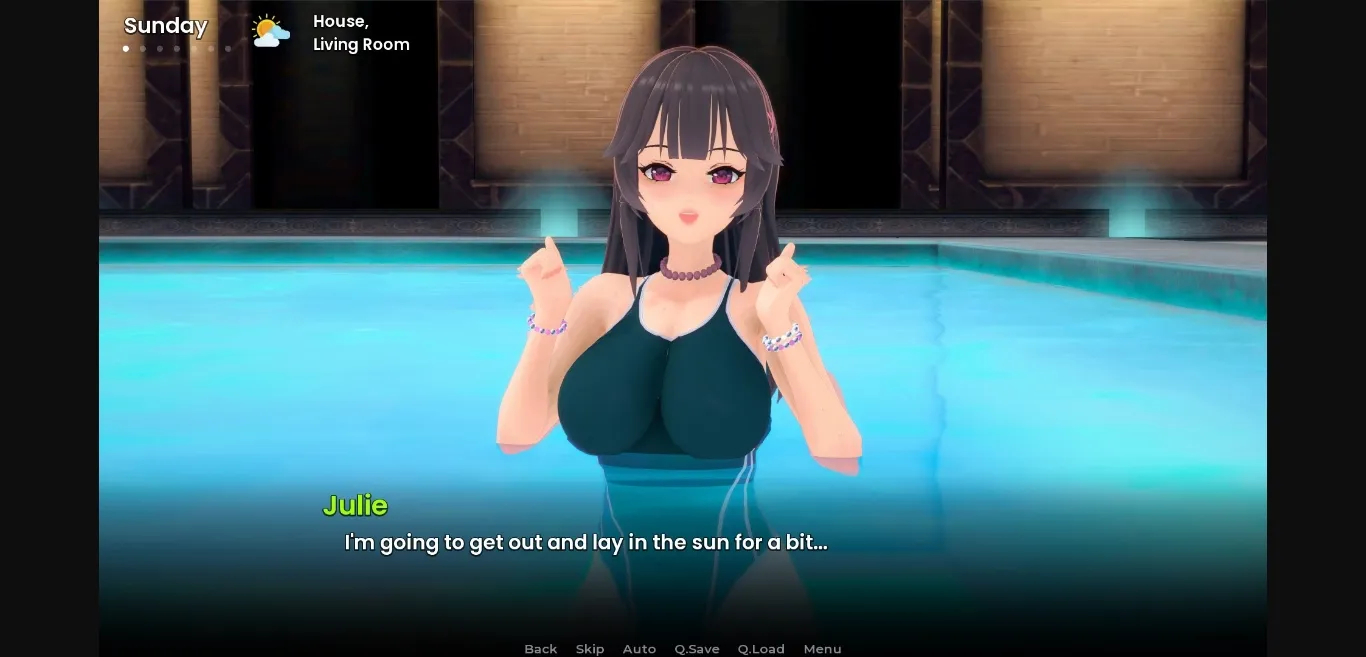Quick load with Q.Load
Screen dimensions: 1366x657
pyautogui.click(x=761, y=649)
